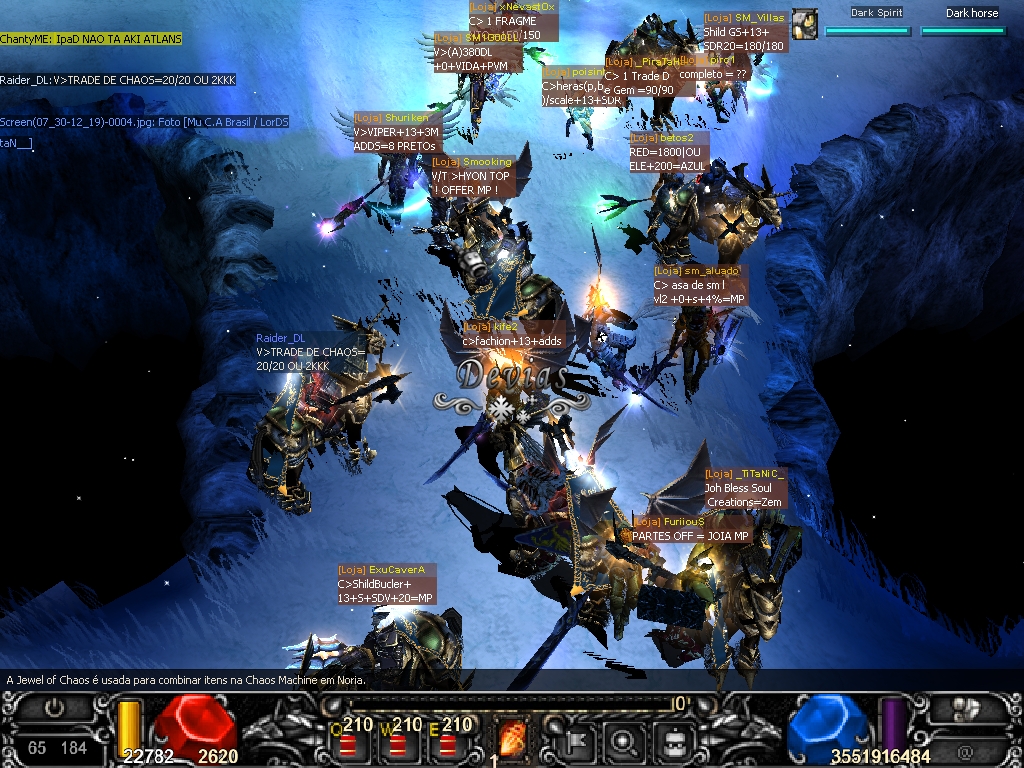
Task: Use the potion in the W slot
Action: point(400,745)
